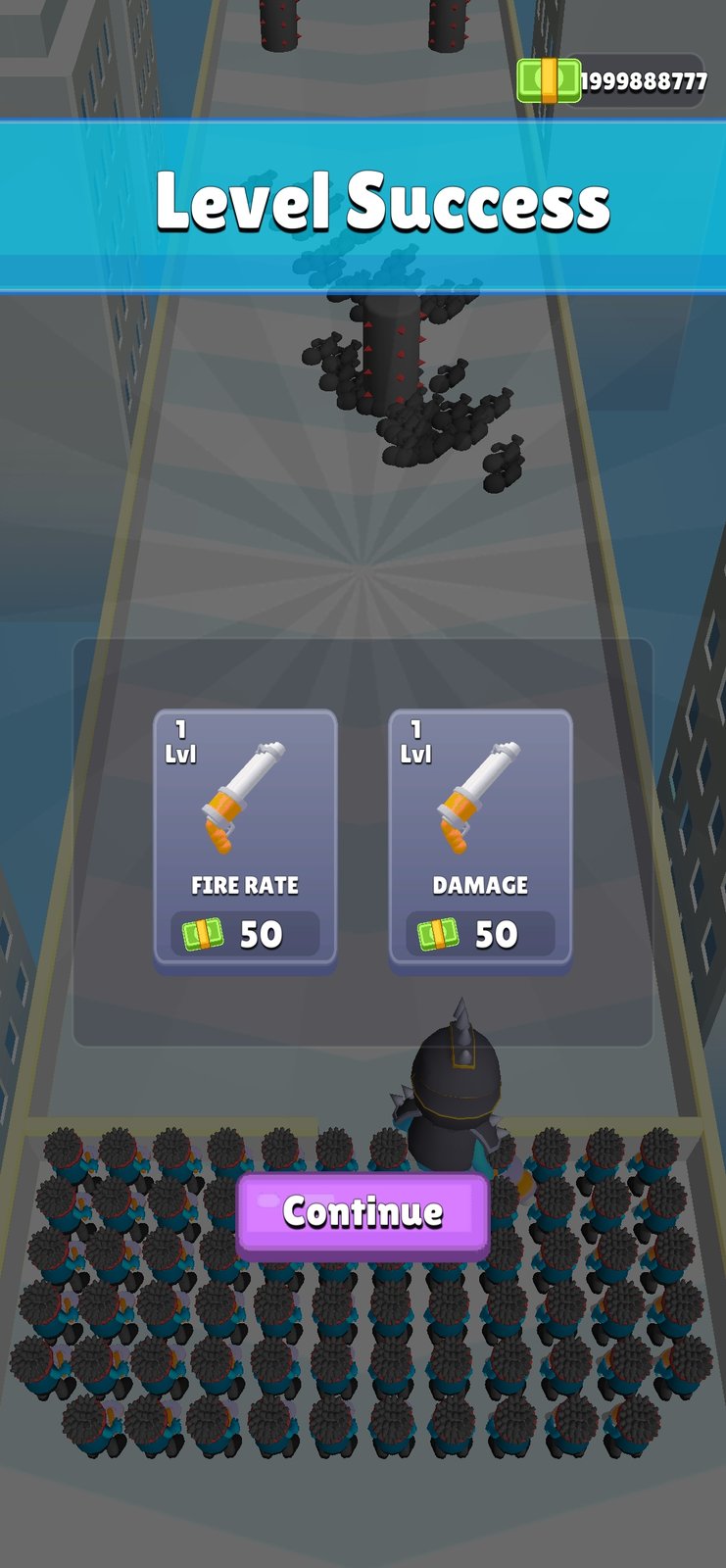This screenshot has height=1568, width=726.
Task: Buy the Fire Rate upgrade card
Action: (245, 839)
